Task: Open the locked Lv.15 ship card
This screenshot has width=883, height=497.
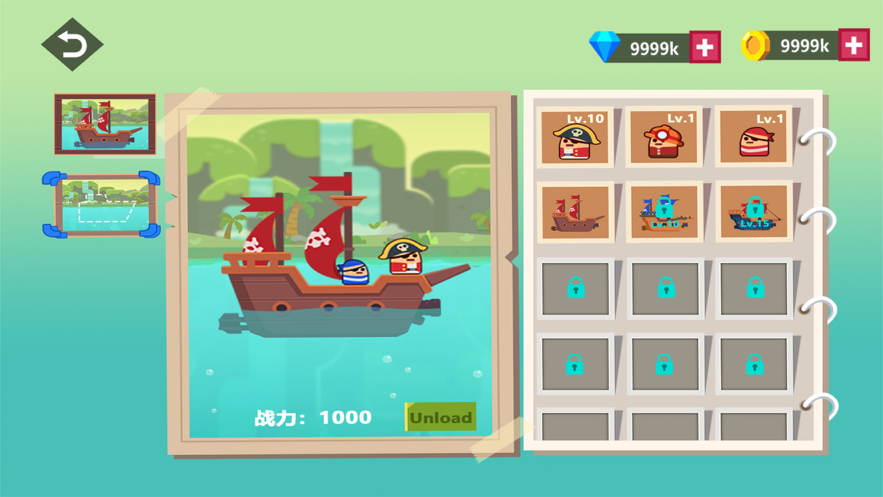Action: 754,212
